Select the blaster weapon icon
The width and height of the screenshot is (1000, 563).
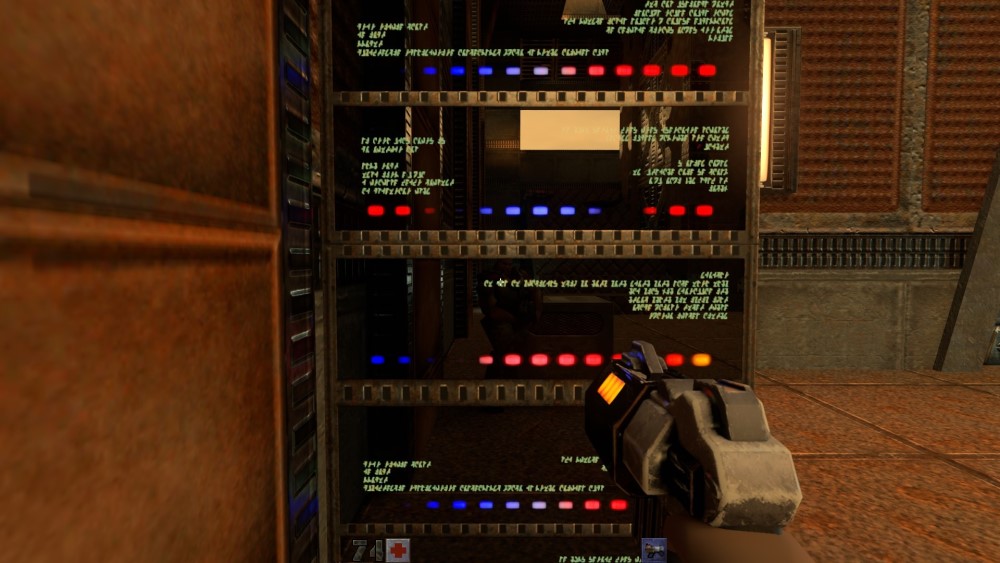pos(654,550)
